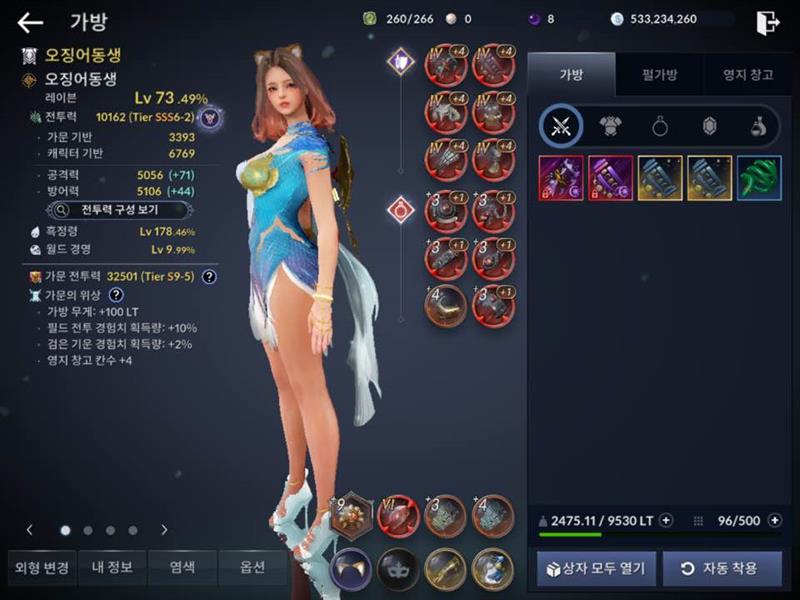Add bag slots with the 96/500 plus button
The height and width of the screenshot is (600, 800).
point(774,520)
